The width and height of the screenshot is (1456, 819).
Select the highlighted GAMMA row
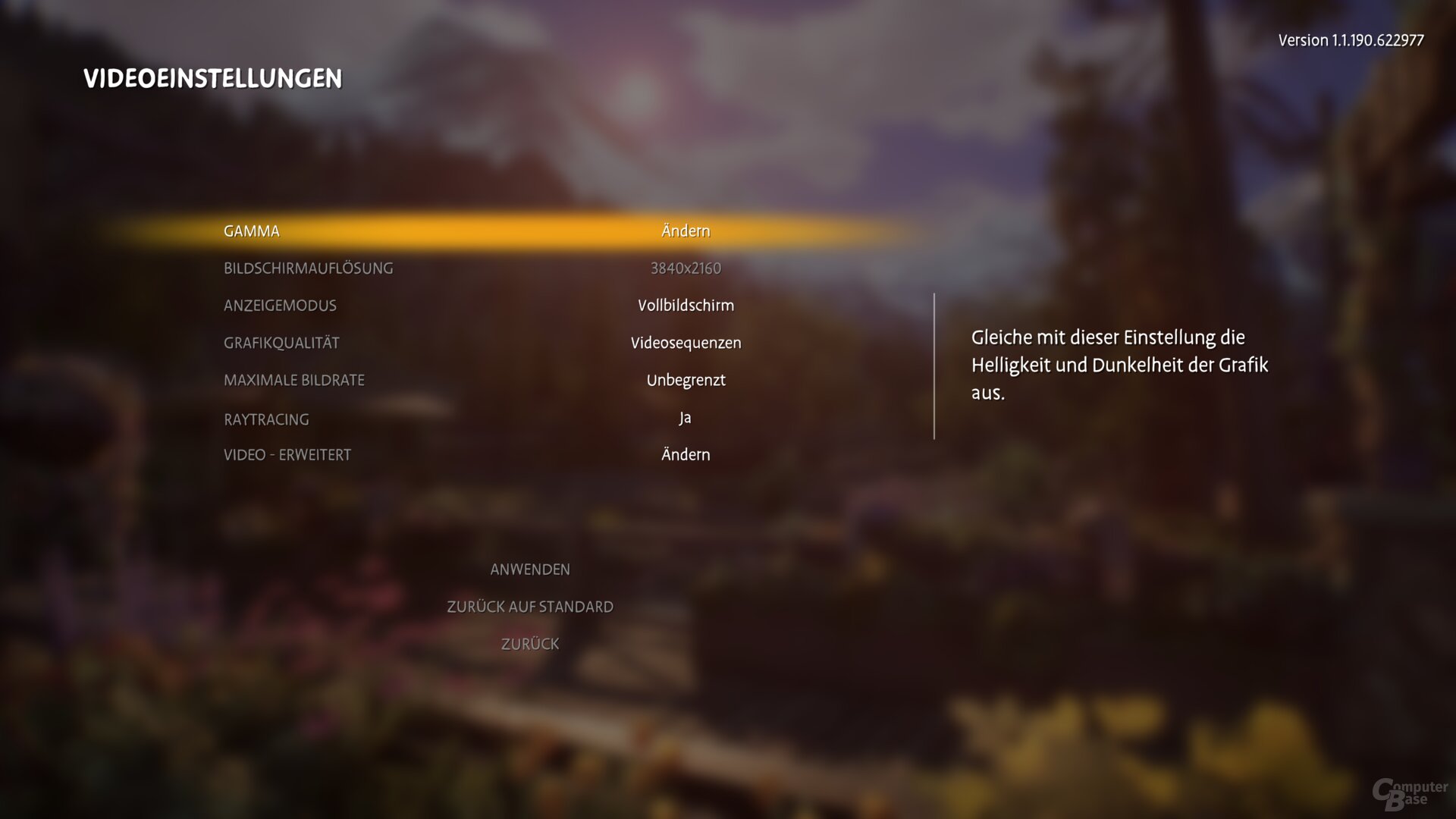[252, 231]
